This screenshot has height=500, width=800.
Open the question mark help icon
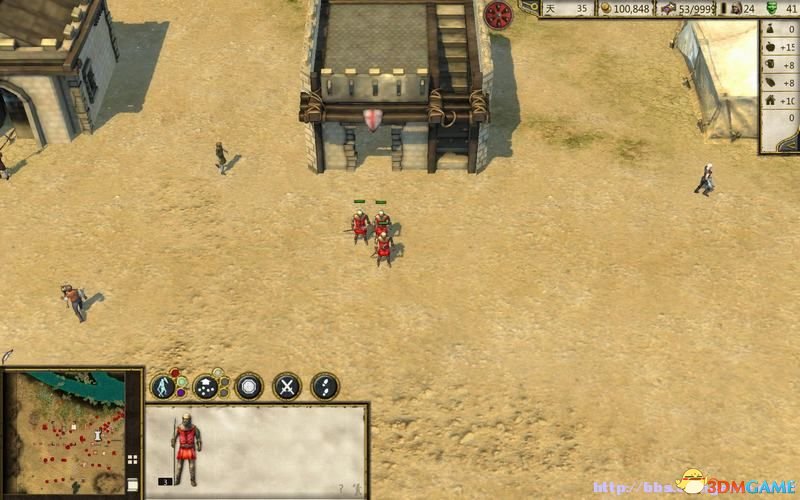pyautogui.click(x=340, y=489)
